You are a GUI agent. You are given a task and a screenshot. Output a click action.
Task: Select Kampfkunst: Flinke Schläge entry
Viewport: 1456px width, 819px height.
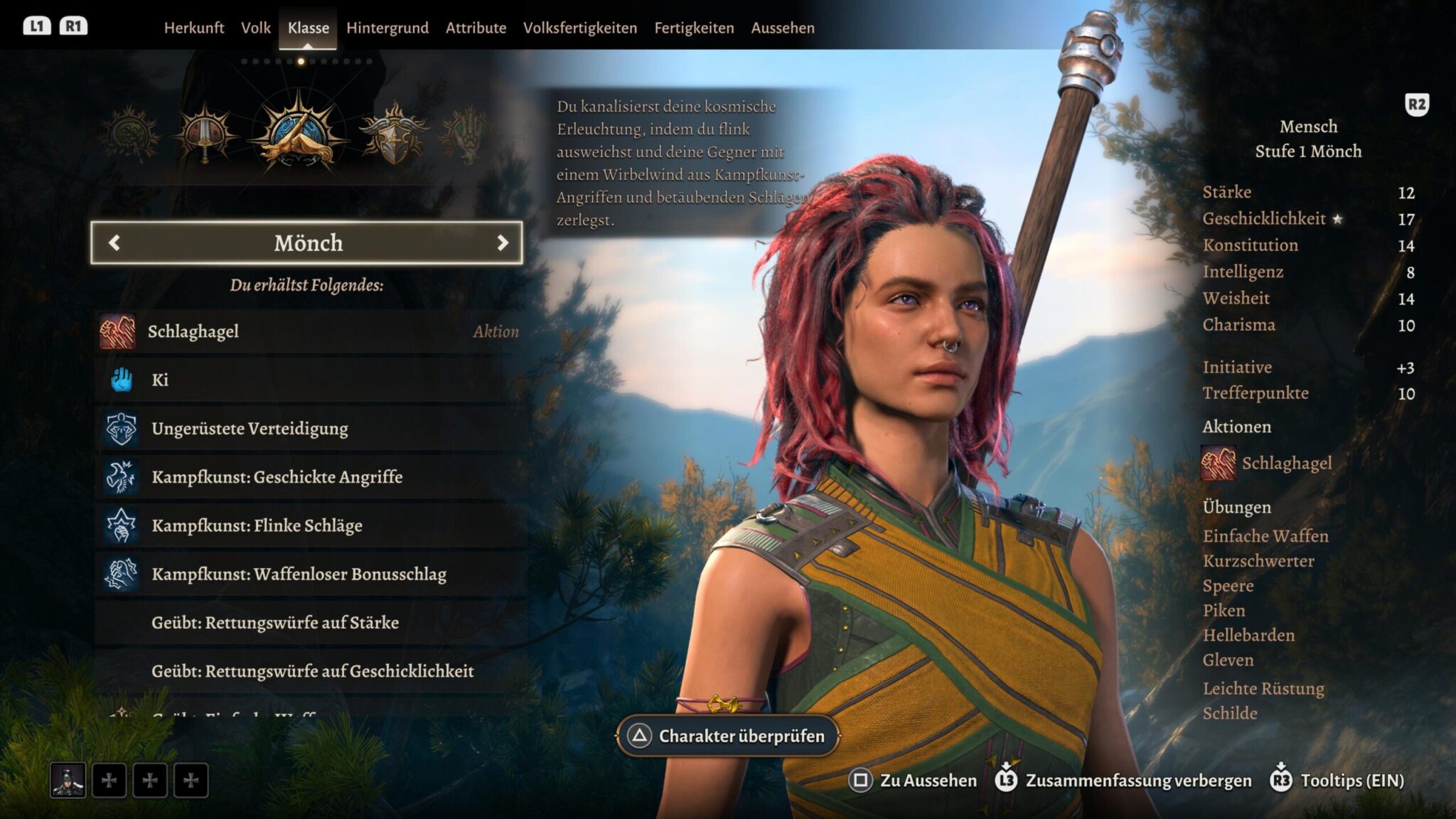[x=309, y=525]
